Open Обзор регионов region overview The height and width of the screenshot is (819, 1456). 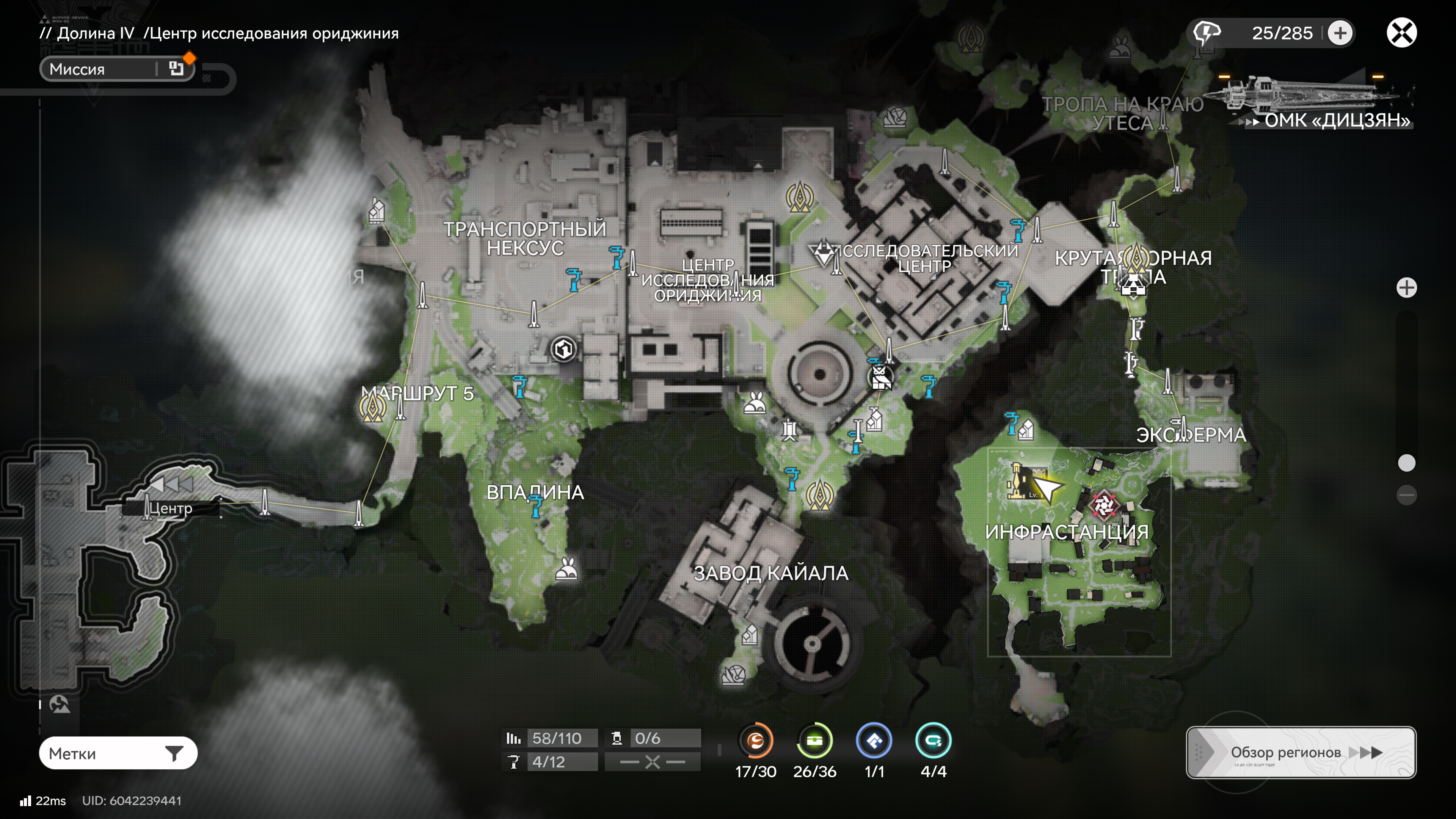click(x=1301, y=752)
